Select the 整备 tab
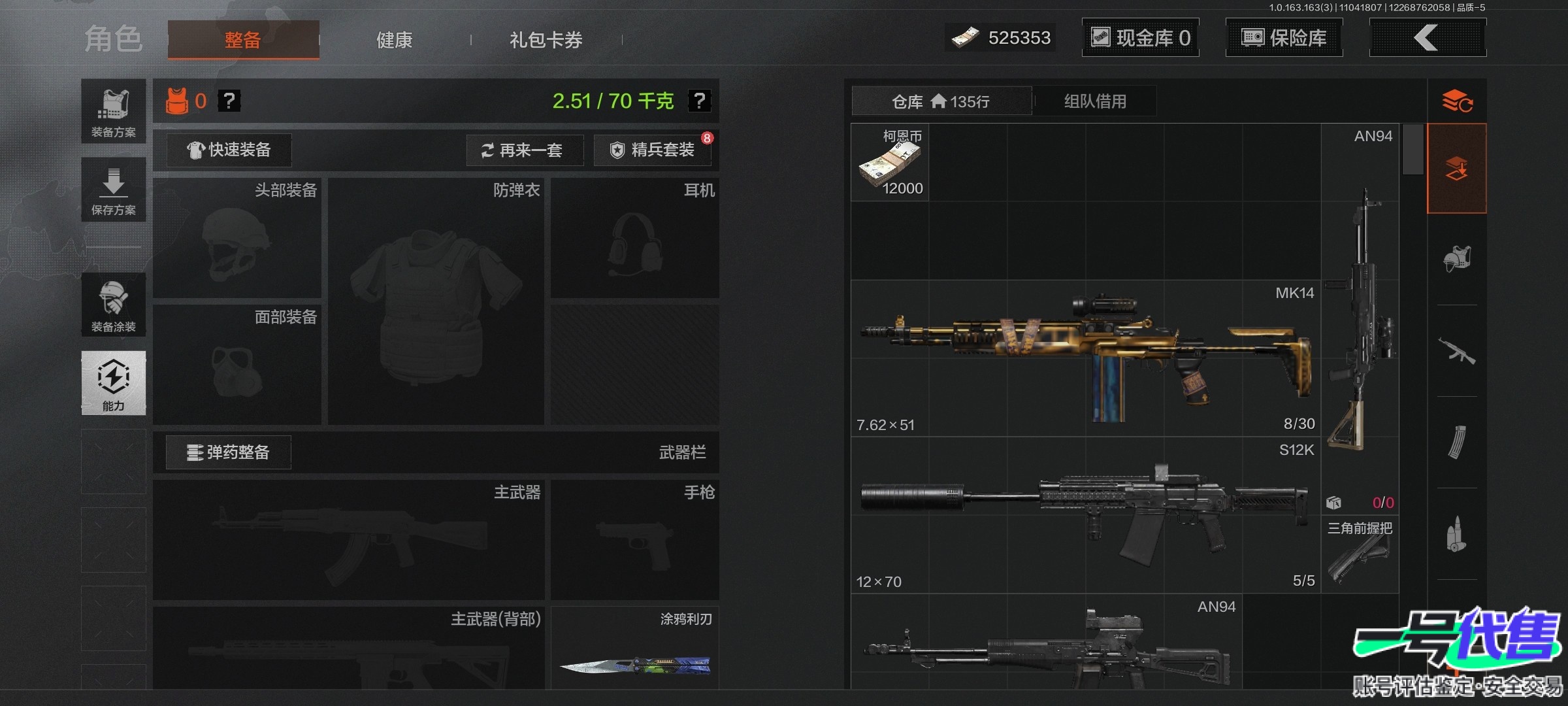Image resolution: width=1568 pixels, height=706 pixels. pos(243,40)
